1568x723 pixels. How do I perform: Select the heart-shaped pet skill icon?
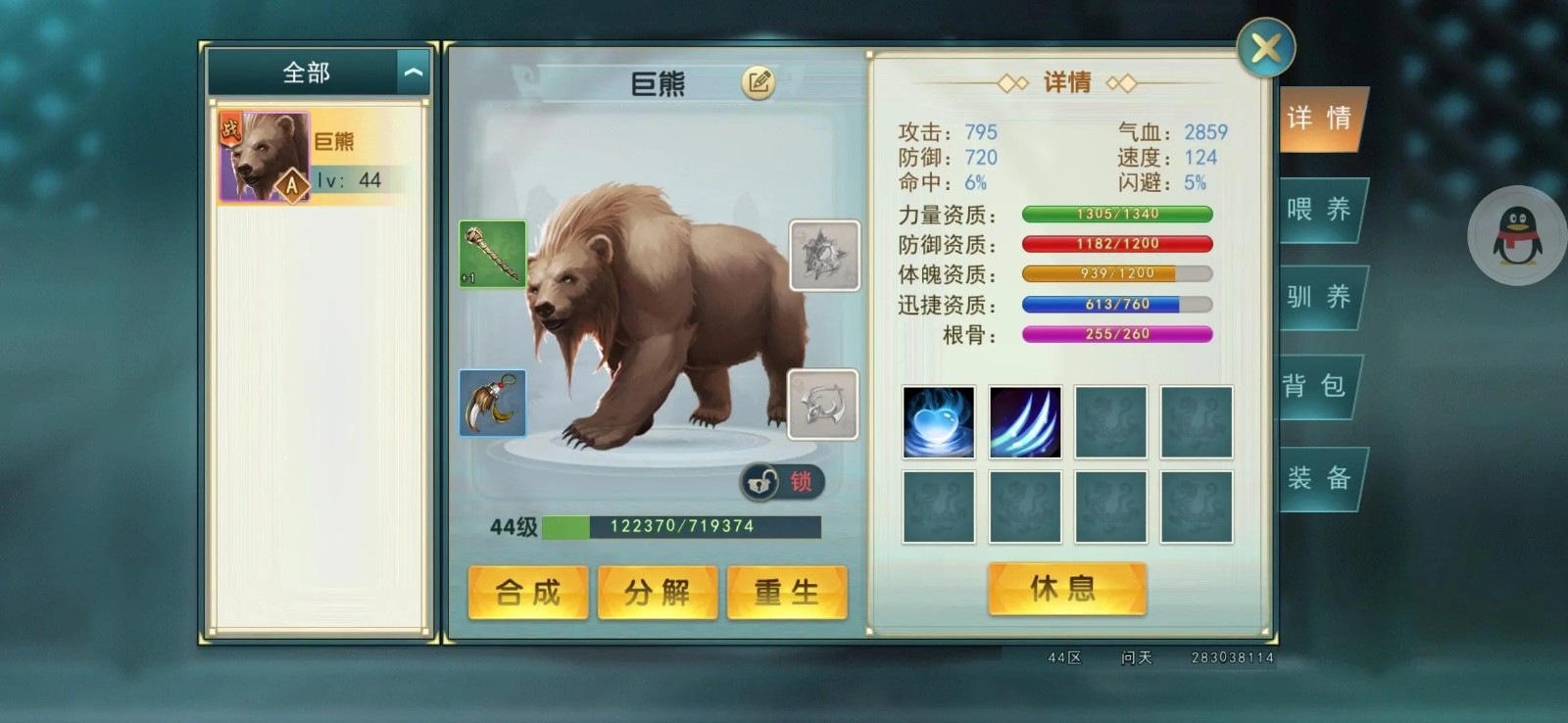(937, 423)
